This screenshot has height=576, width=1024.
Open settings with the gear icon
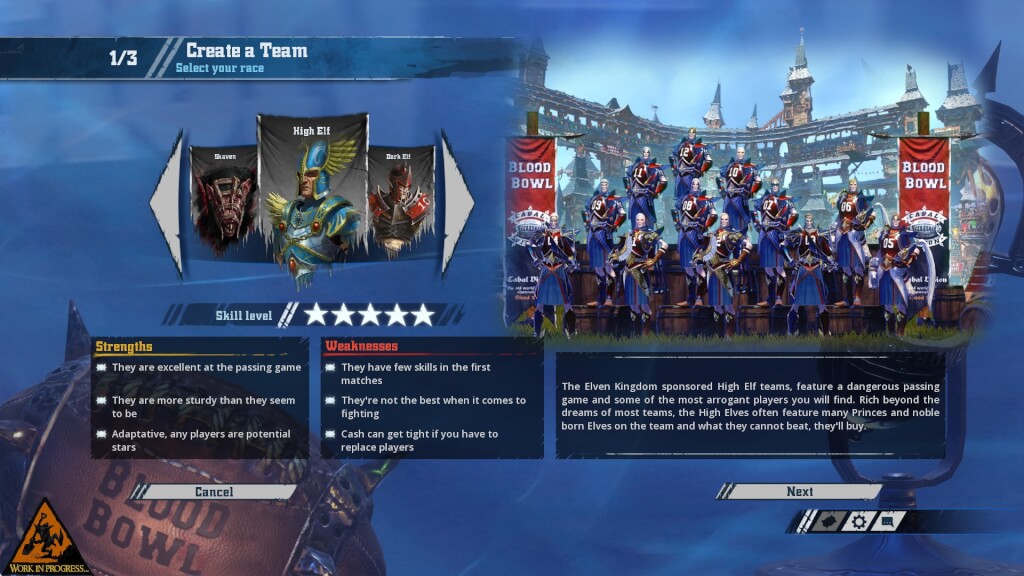(x=858, y=521)
